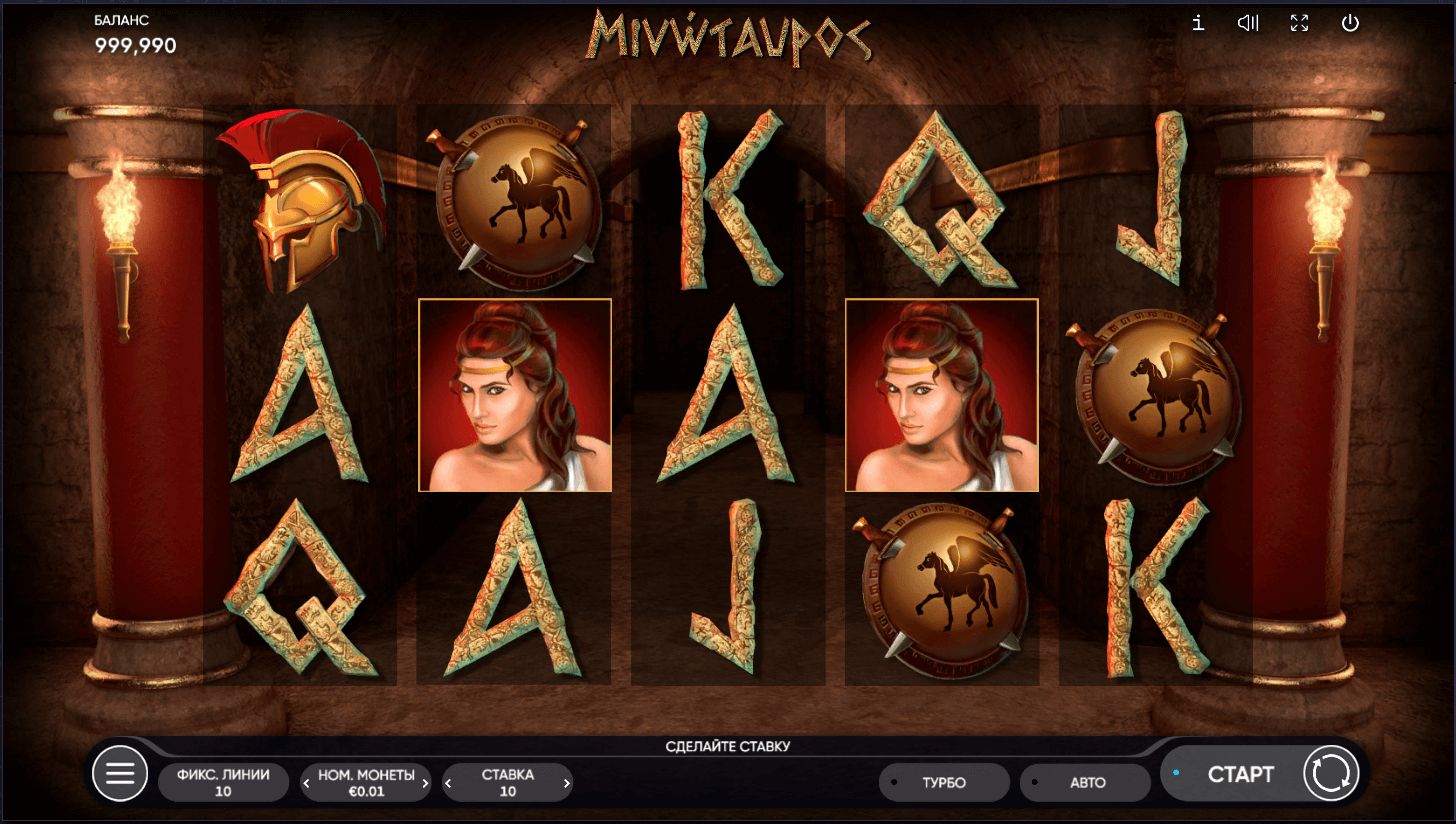
Task: Open the info paytable icon
Action: point(1198,23)
